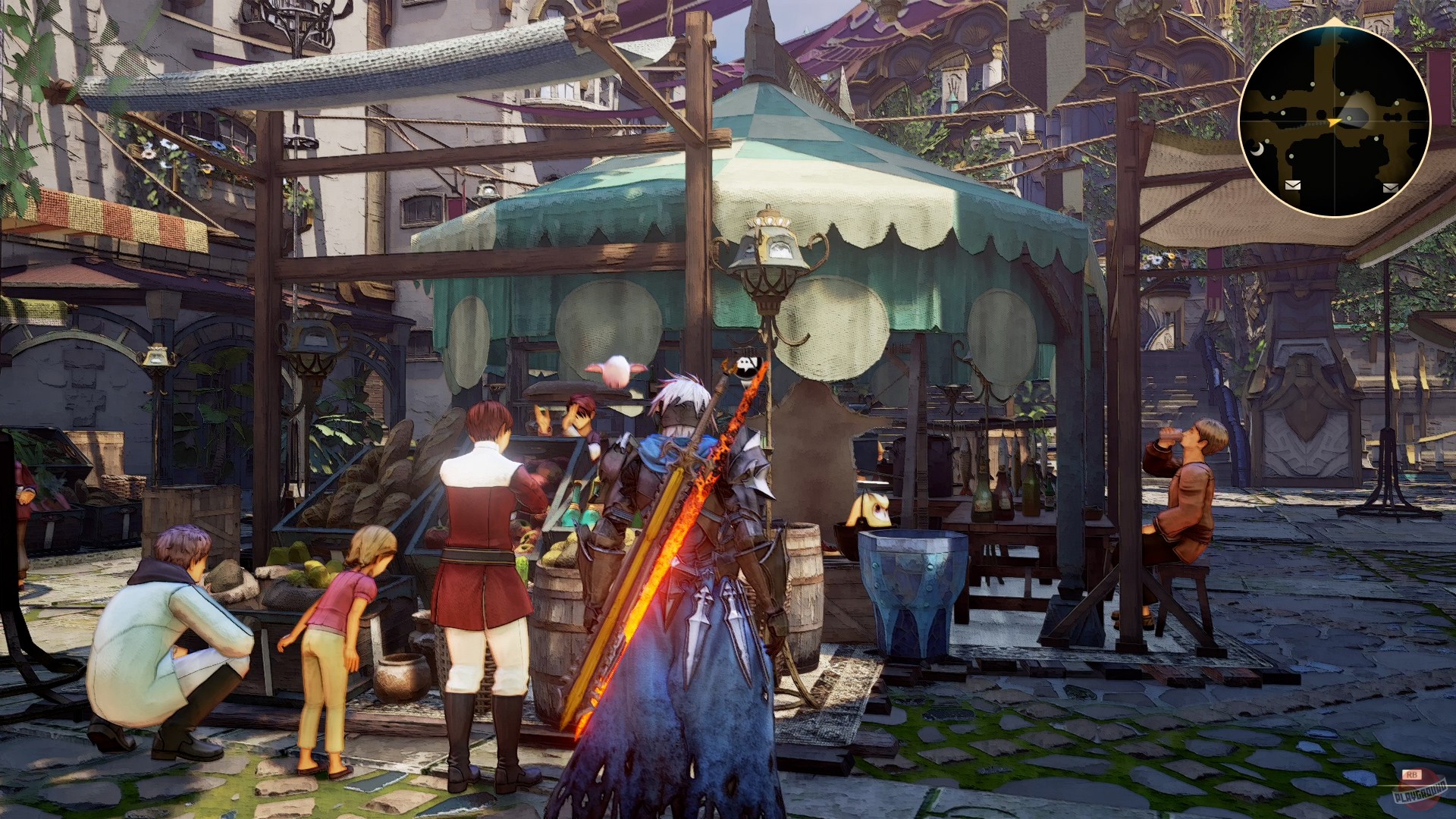The height and width of the screenshot is (819, 1456).
Task: Select the crescent moon marker on the minimap
Action: 1257,149
